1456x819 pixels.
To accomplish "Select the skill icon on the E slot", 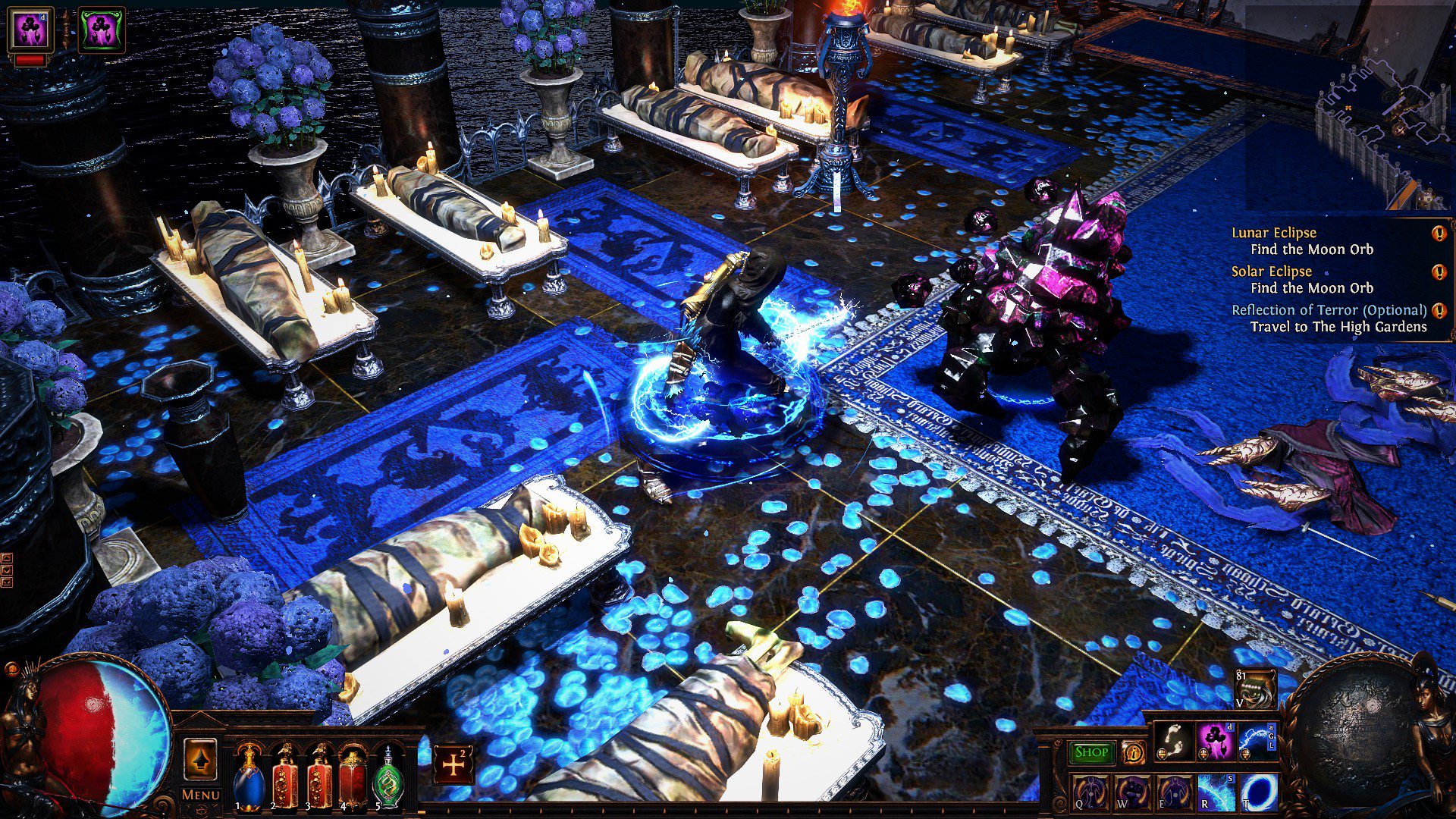I will (x=1175, y=793).
